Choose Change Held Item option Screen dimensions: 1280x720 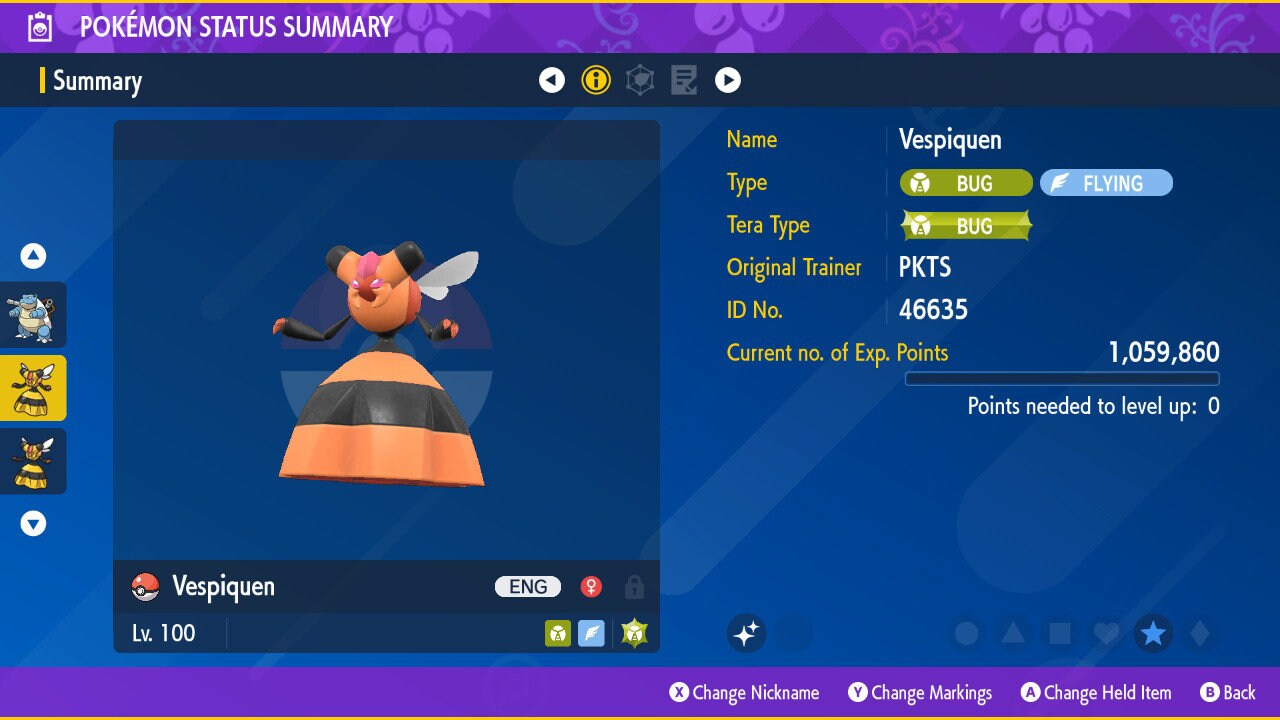tap(1096, 693)
